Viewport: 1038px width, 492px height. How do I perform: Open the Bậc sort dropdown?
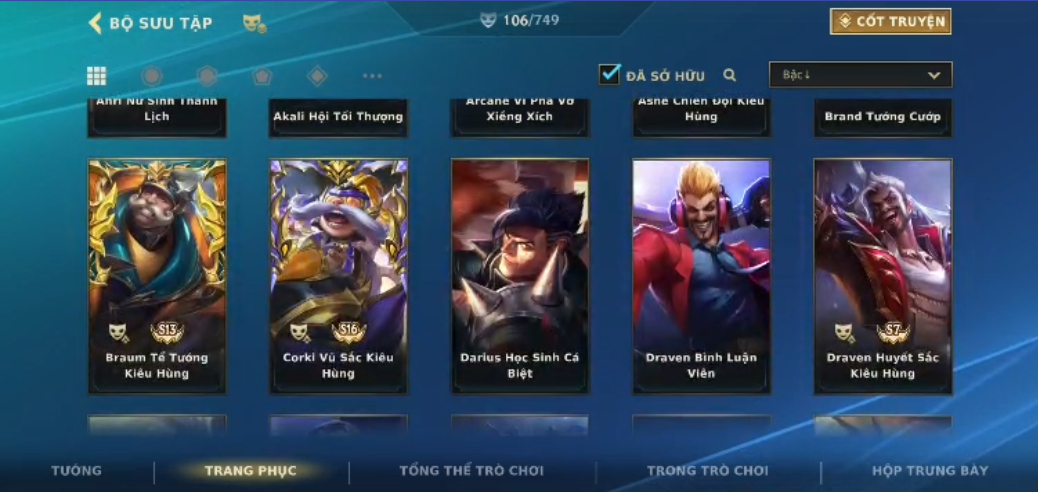tap(860, 75)
